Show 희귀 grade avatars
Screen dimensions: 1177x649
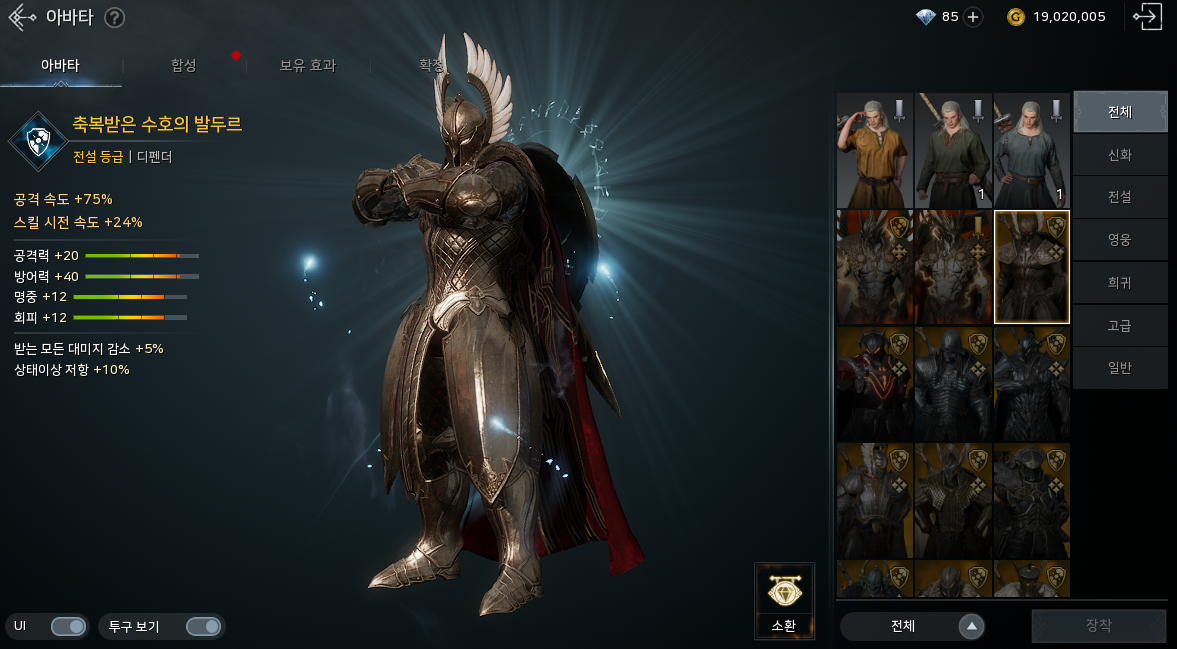tap(1120, 283)
